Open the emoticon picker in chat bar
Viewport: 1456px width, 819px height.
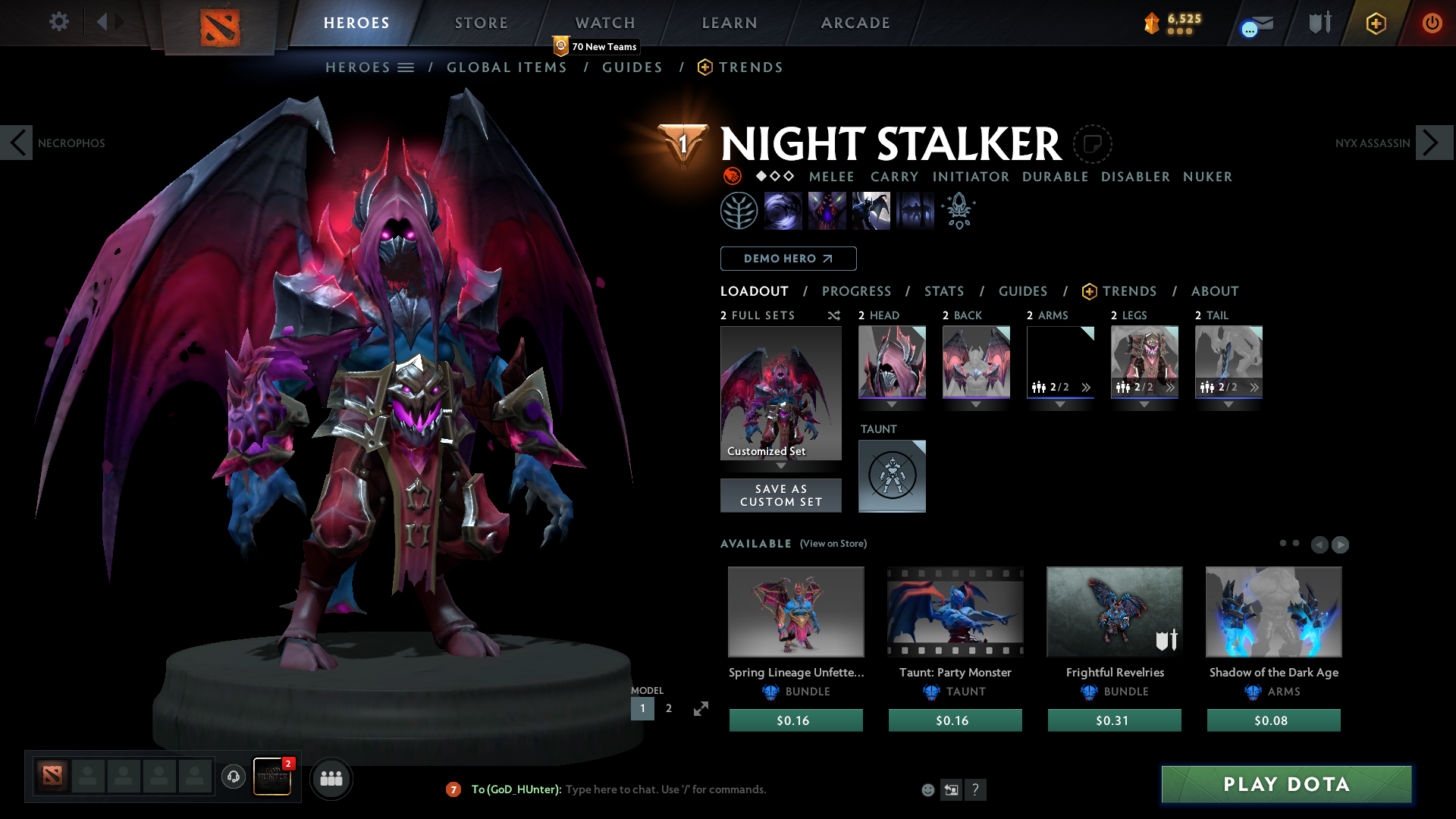point(927,789)
